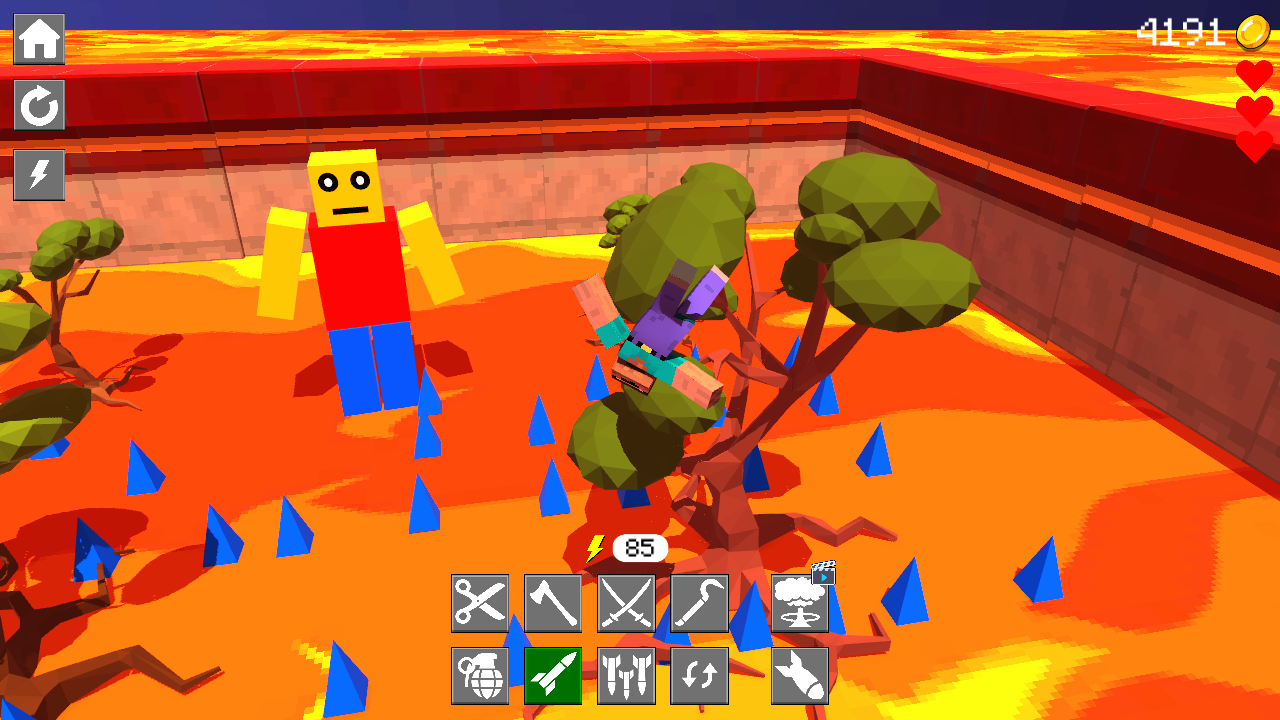Click the topmost heart icon

pyautogui.click(x=1255, y=75)
